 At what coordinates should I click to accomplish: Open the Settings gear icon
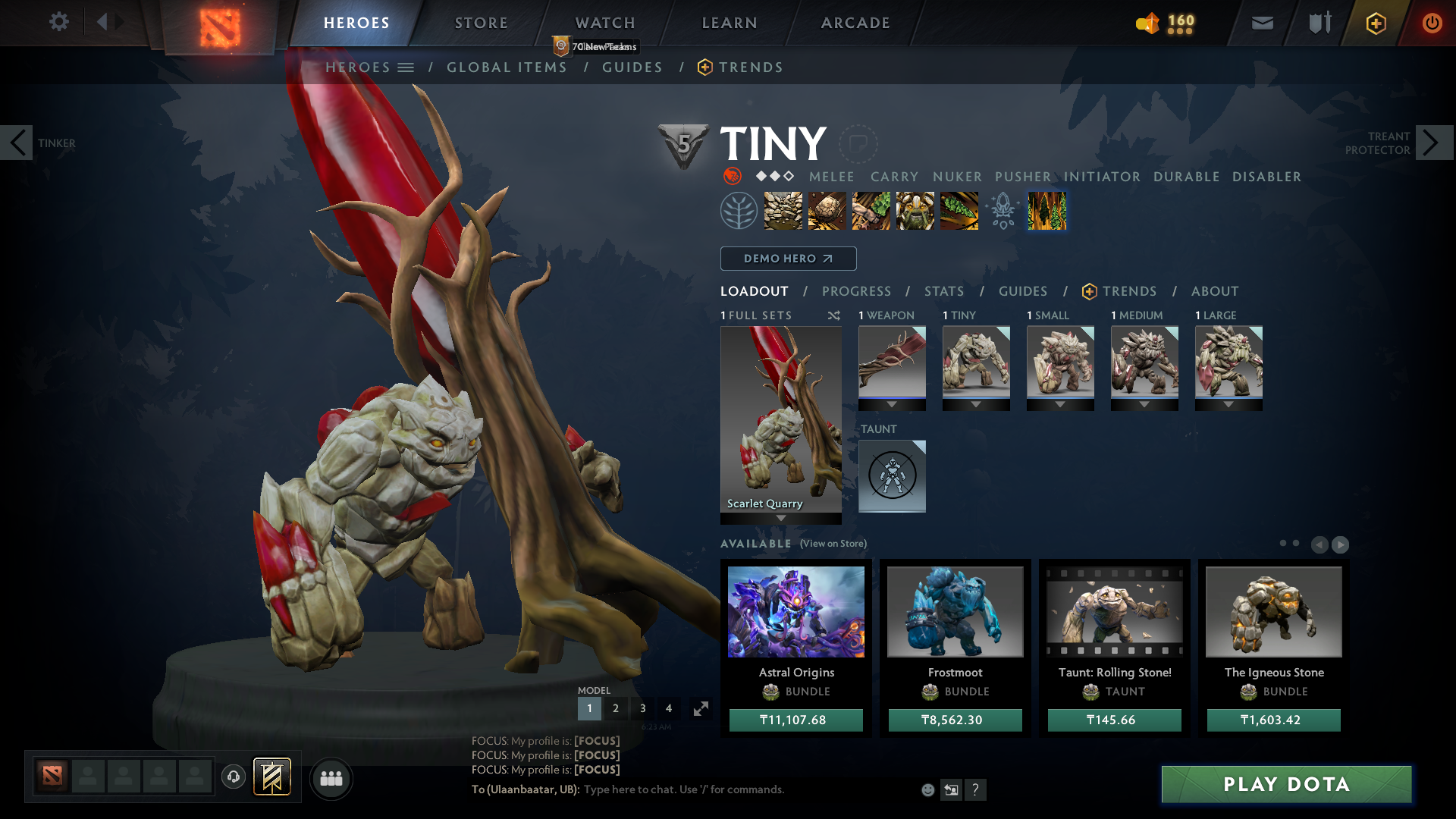tap(59, 22)
